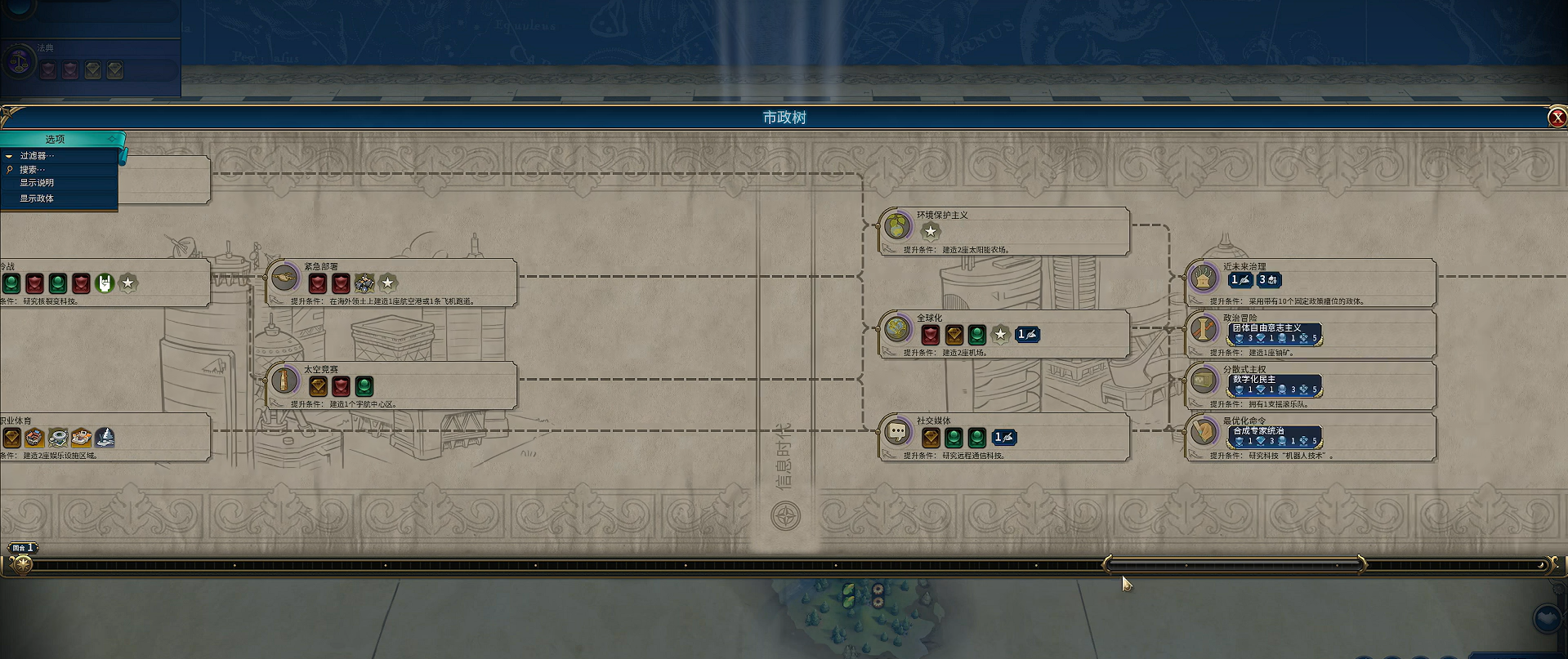The image size is (1568, 659).
Task: Choose the 太空竞赛 civic
Action: pyautogui.click(x=285, y=381)
